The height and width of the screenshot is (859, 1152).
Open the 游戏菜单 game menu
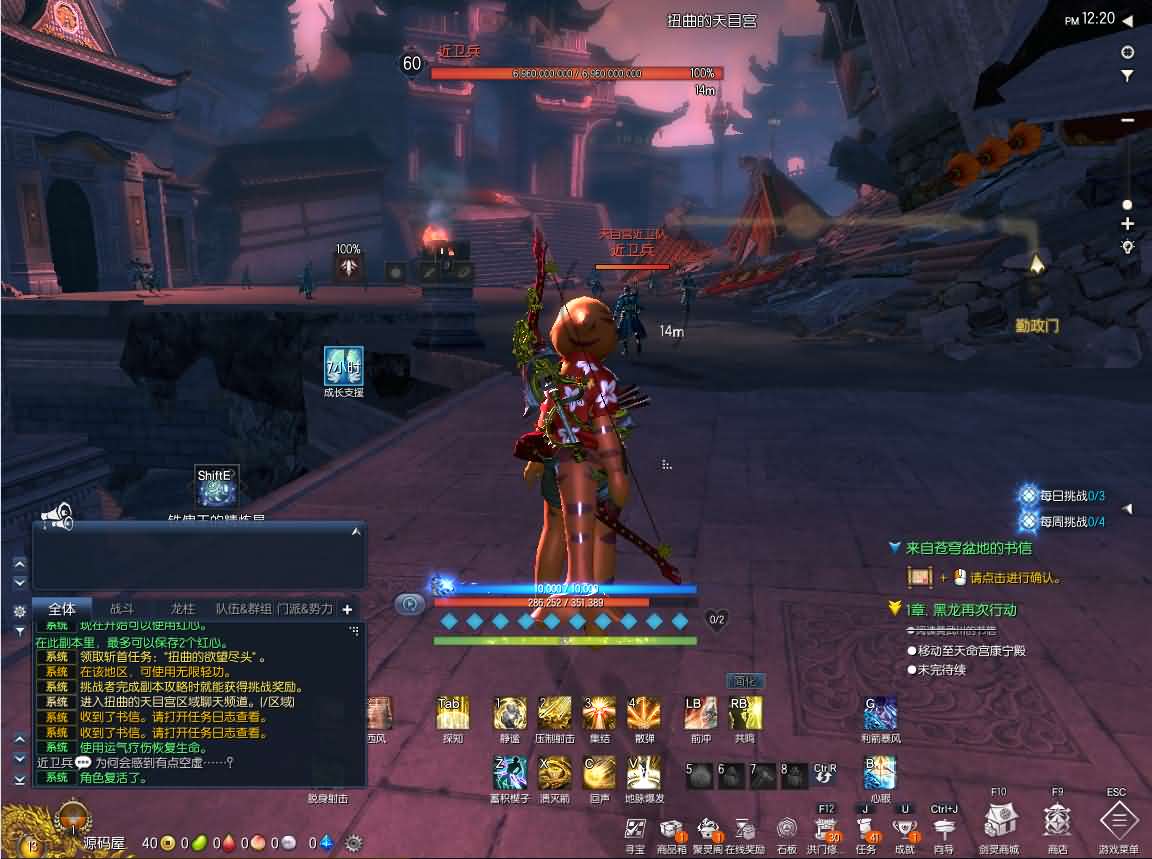1118,821
